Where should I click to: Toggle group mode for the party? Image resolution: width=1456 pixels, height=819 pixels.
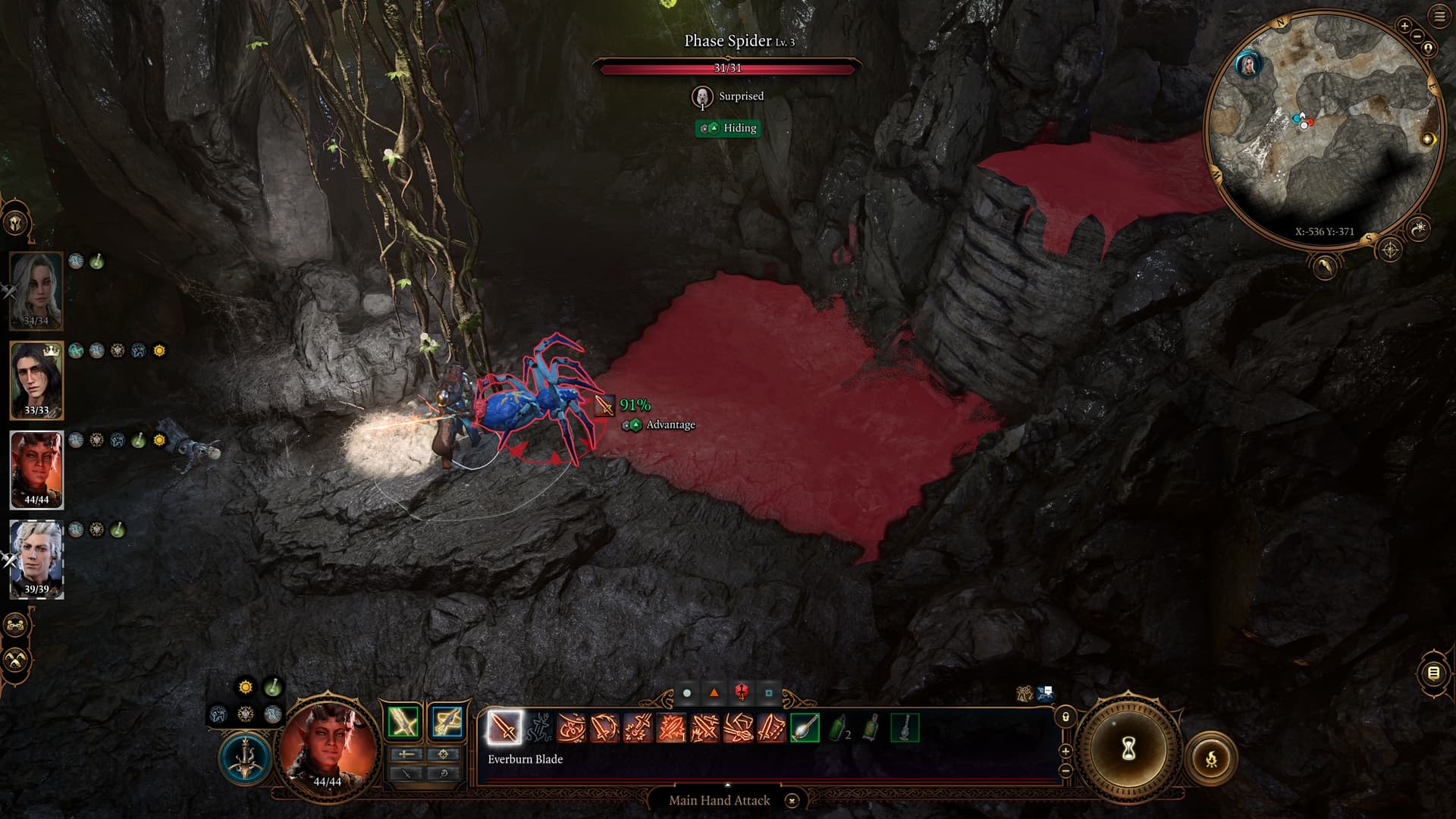(16, 626)
